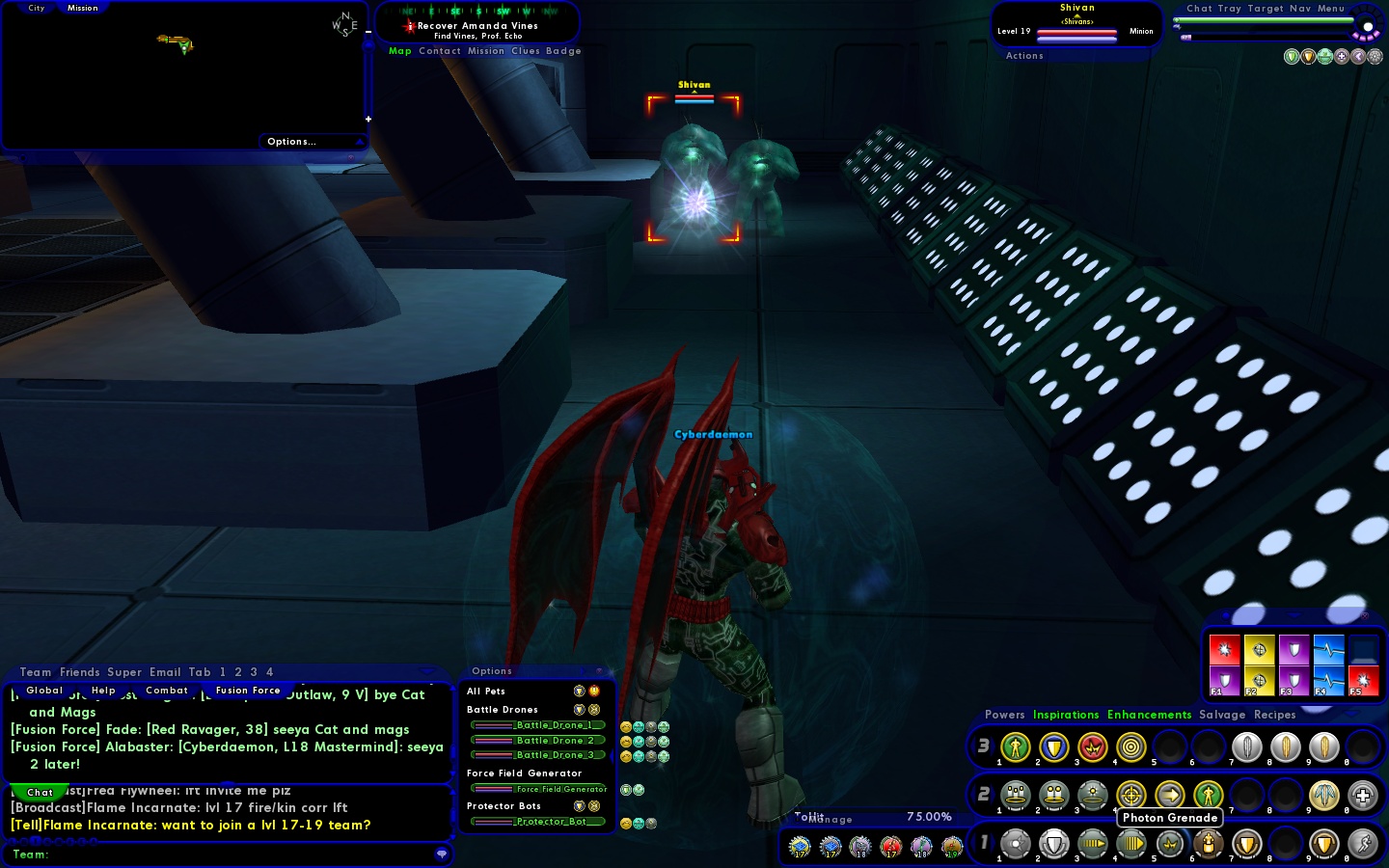Open the Powers window

[x=1004, y=715]
